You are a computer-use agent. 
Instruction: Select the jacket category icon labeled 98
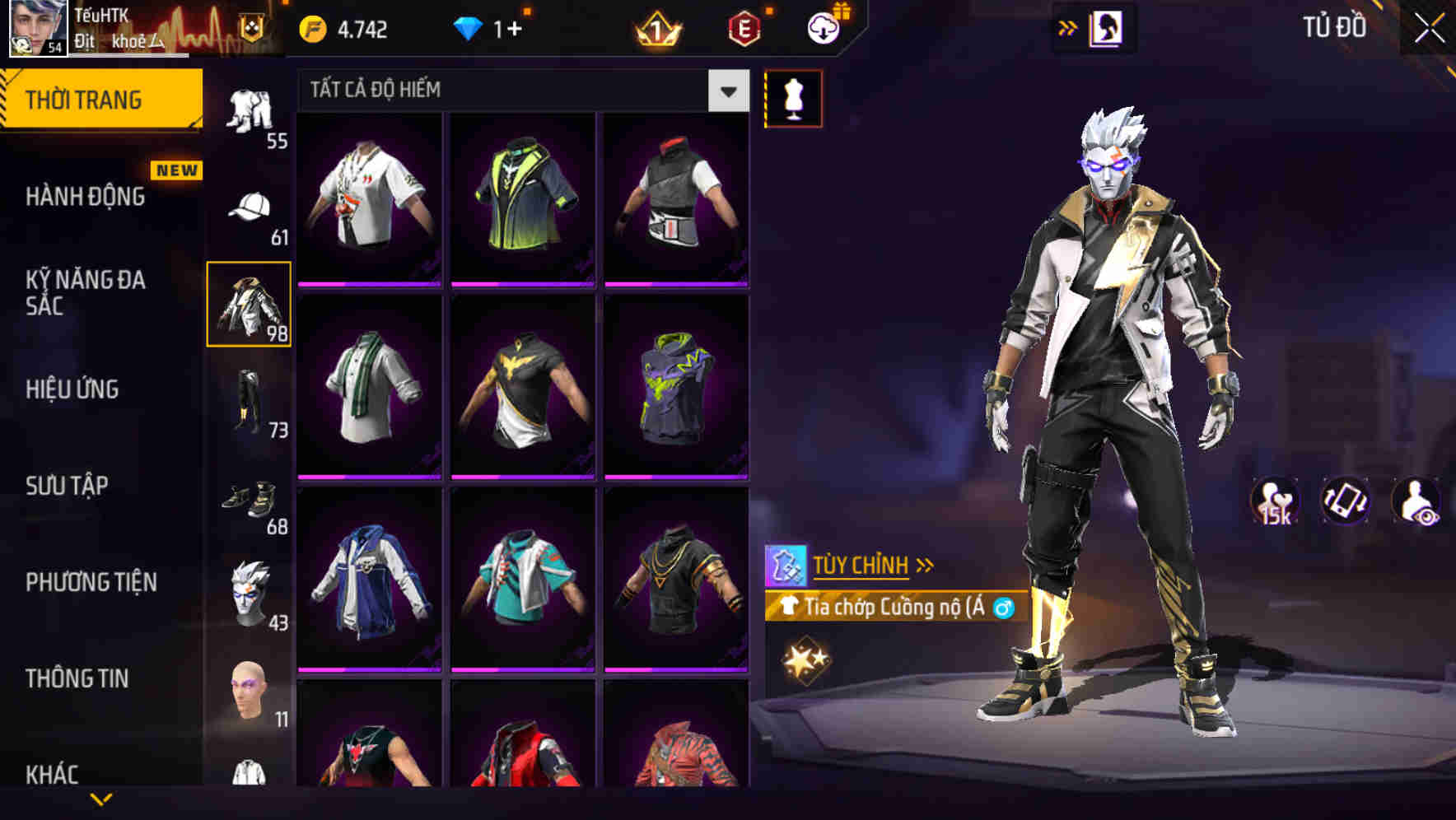250,303
